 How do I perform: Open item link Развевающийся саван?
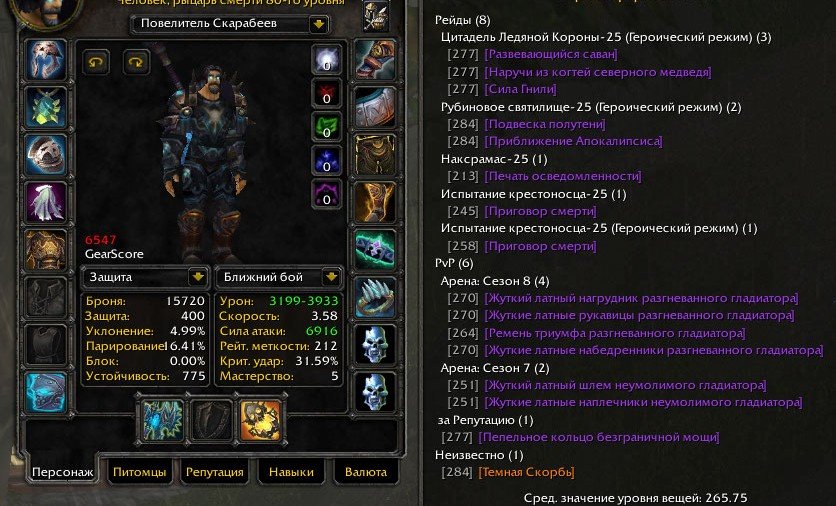pyautogui.click(x=550, y=55)
